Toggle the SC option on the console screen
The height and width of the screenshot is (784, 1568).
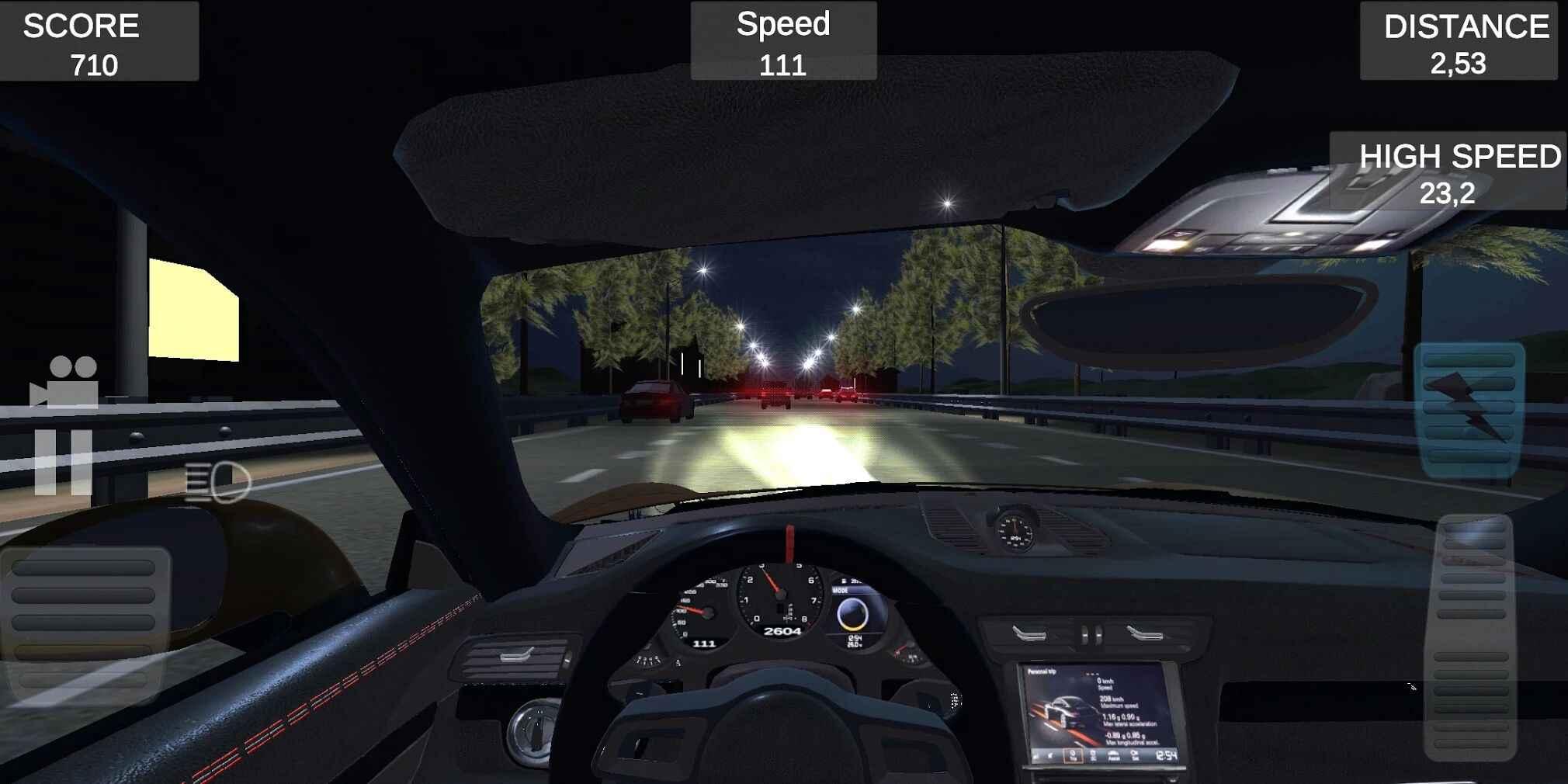tap(1093, 755)
